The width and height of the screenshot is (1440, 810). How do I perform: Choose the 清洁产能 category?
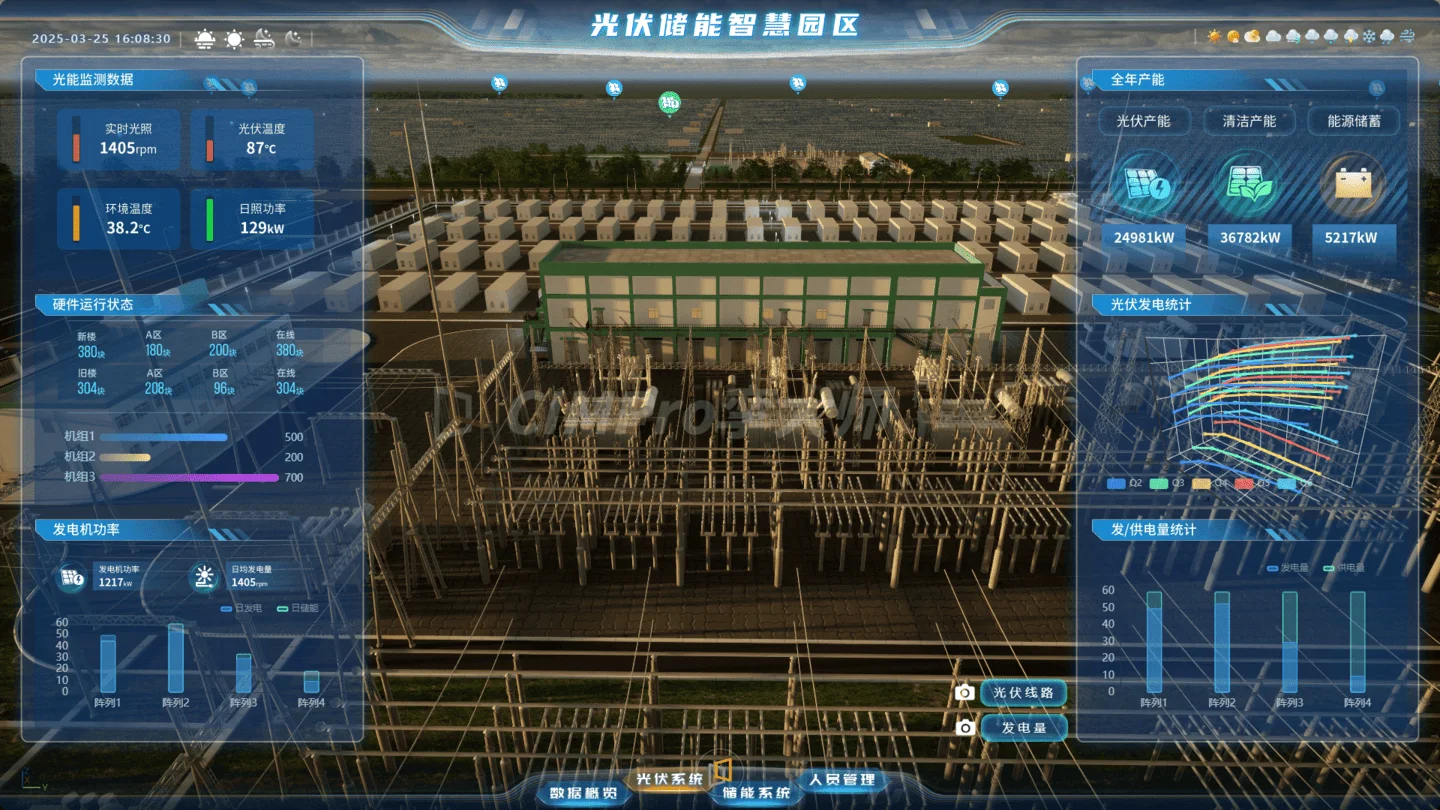(x=1249, y=121)
